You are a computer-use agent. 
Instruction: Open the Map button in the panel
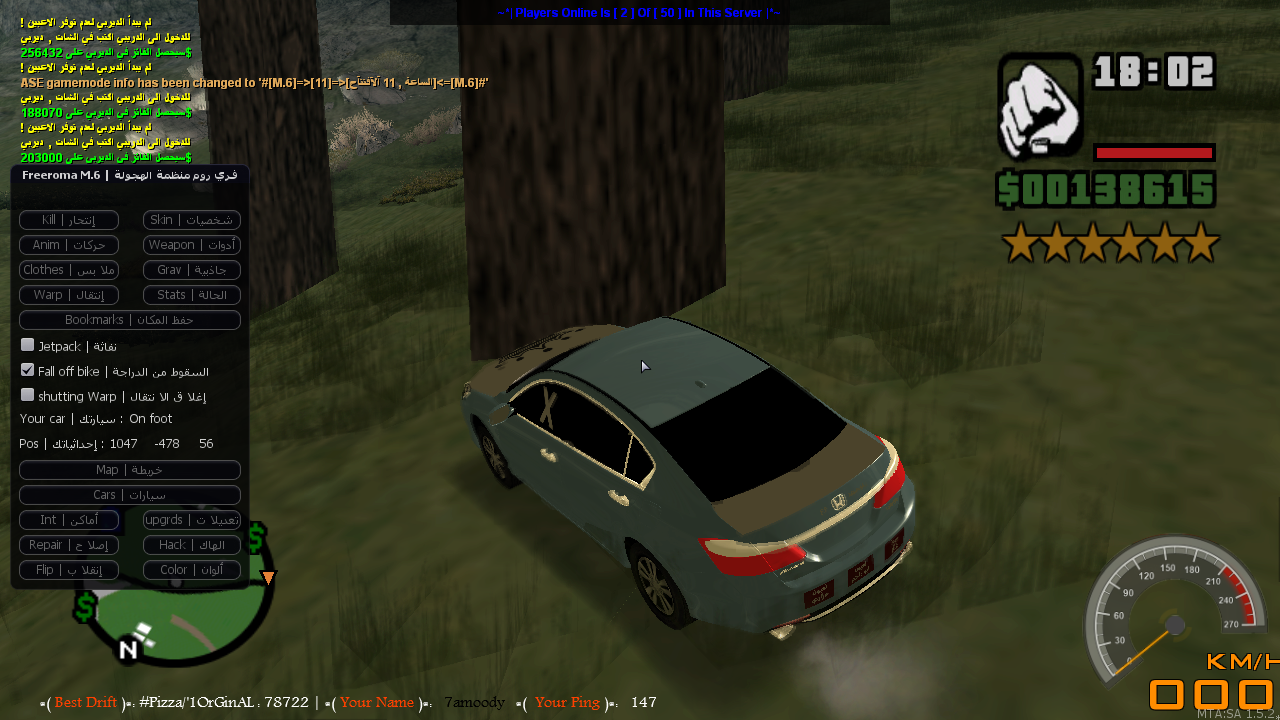[130, 470]
